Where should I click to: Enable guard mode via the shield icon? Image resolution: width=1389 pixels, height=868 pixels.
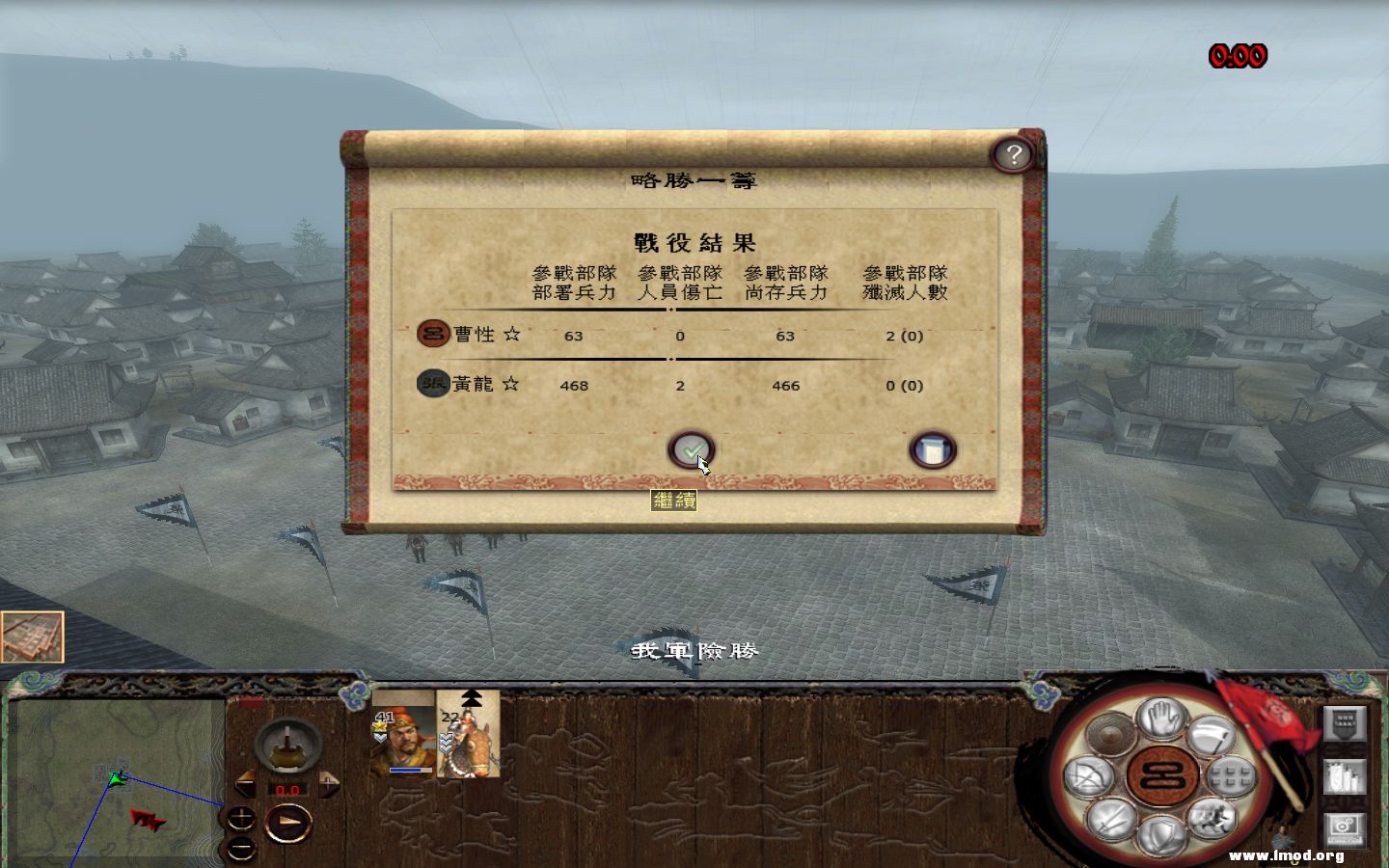1161,836
